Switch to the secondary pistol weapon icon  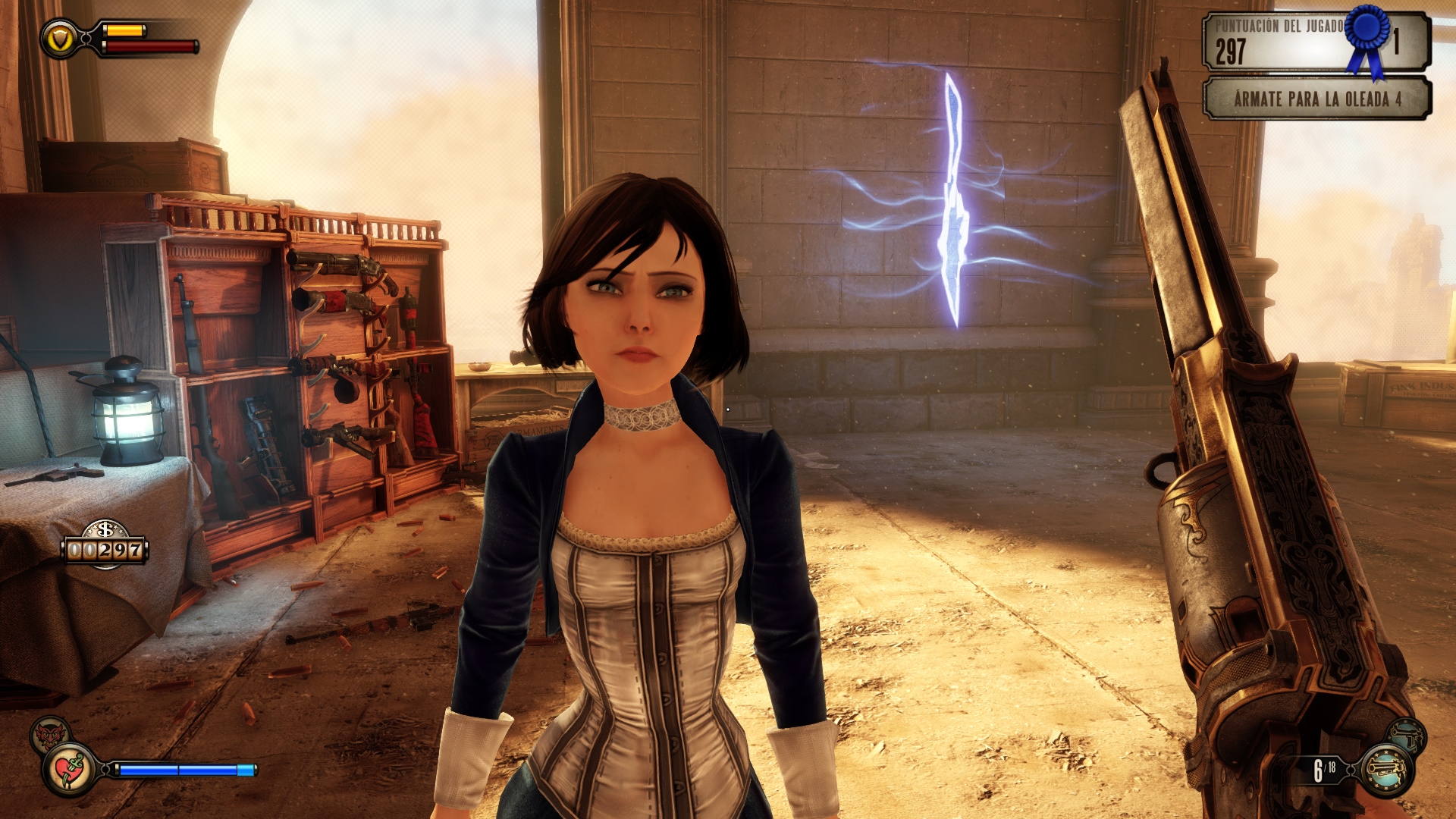pos(1407,736)
